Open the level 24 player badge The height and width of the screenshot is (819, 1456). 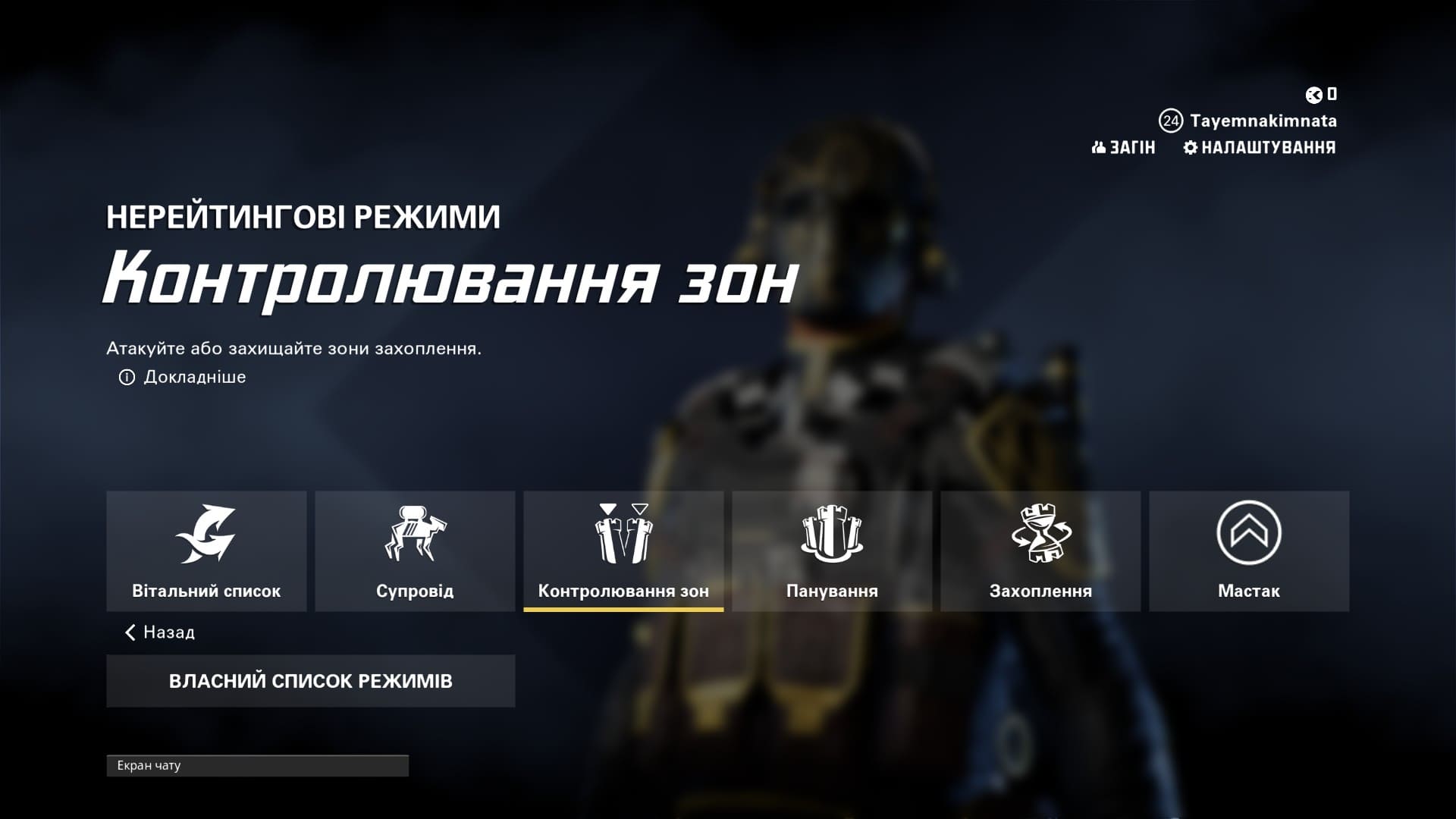click(x=1170, y=120)
